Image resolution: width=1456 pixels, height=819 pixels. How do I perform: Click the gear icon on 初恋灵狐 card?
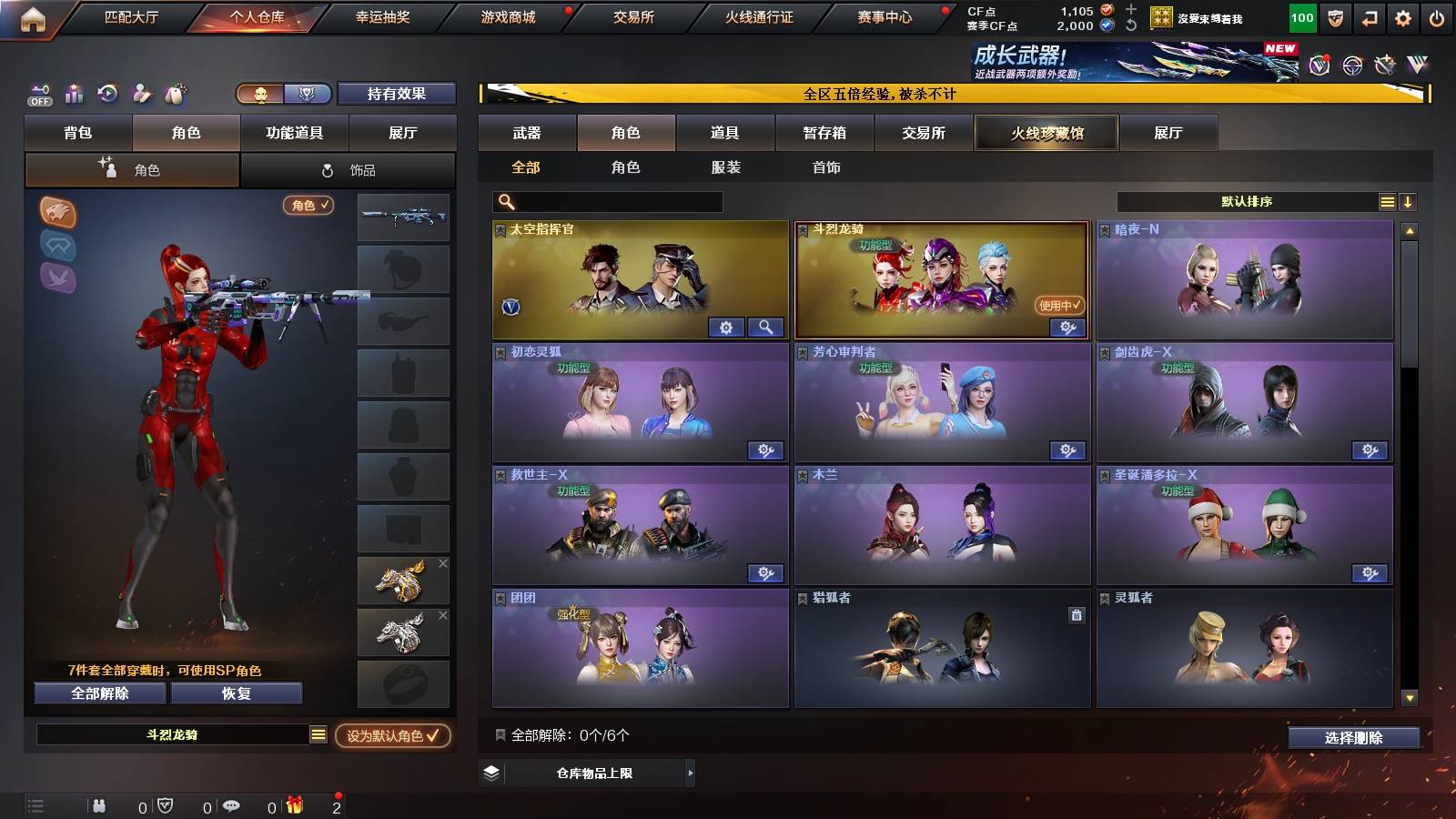767,450
